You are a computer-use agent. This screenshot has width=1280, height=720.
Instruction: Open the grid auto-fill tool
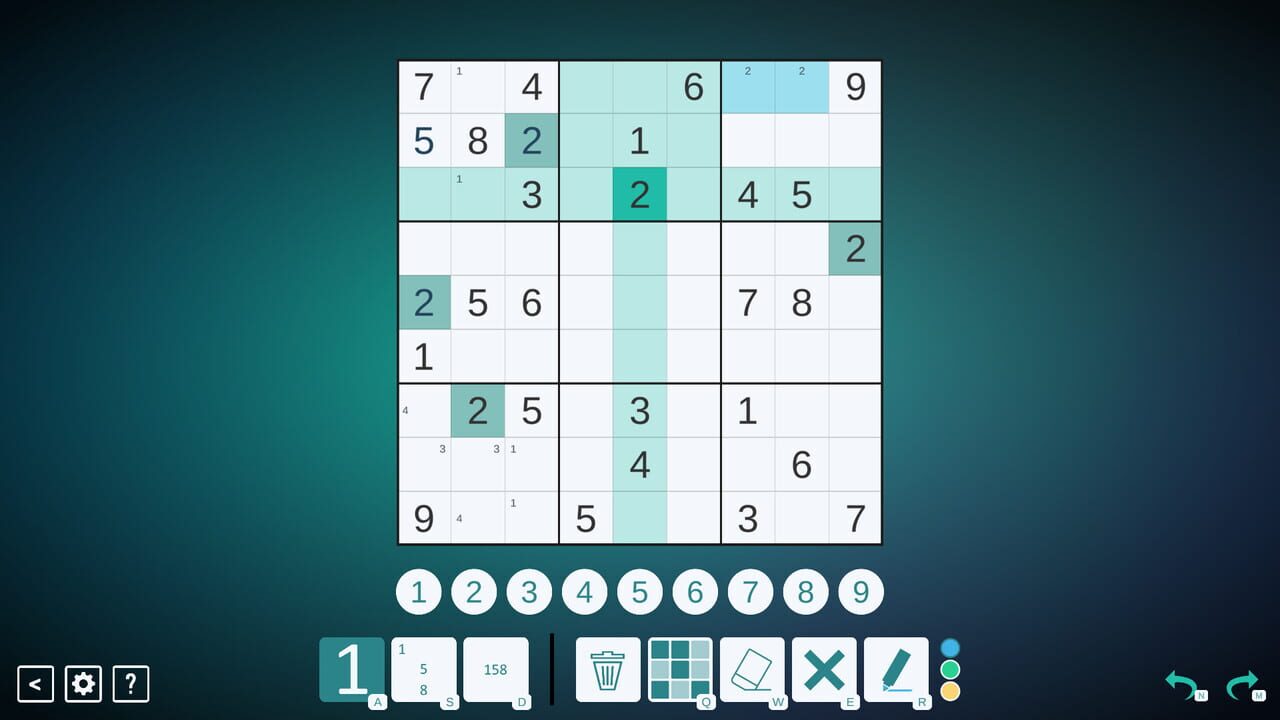(x=680, y=670)
